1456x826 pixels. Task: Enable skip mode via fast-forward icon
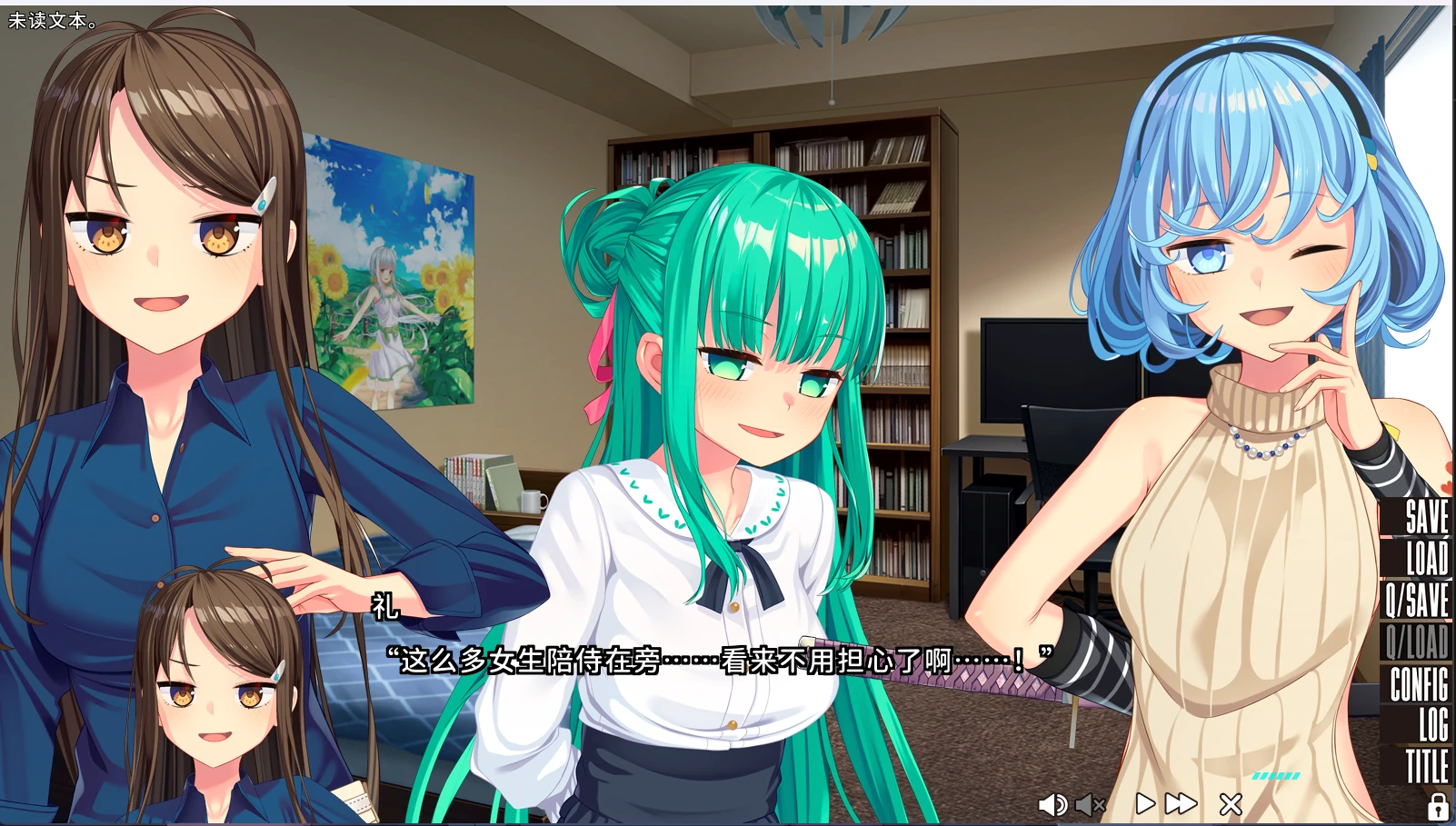(1180, 803)
